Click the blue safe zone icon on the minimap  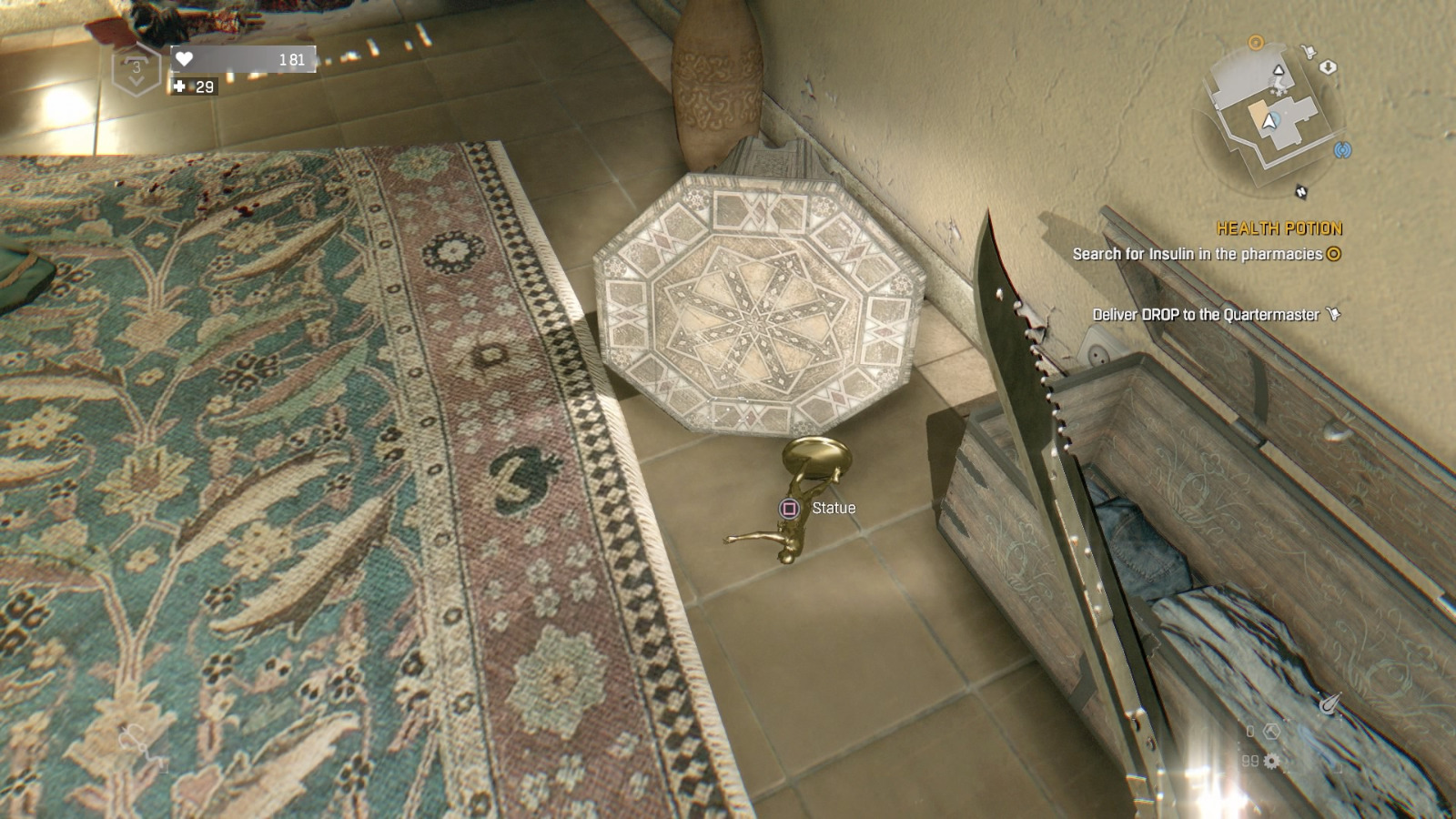1343,149
